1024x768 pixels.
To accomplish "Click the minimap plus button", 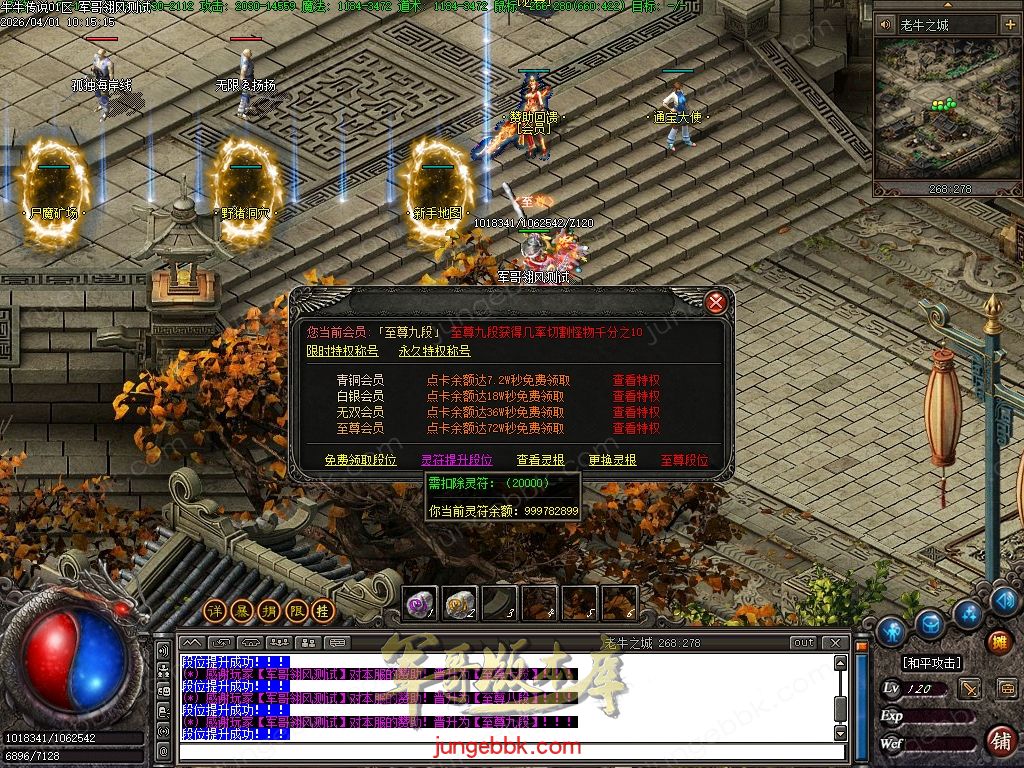I will [1009, 25].
